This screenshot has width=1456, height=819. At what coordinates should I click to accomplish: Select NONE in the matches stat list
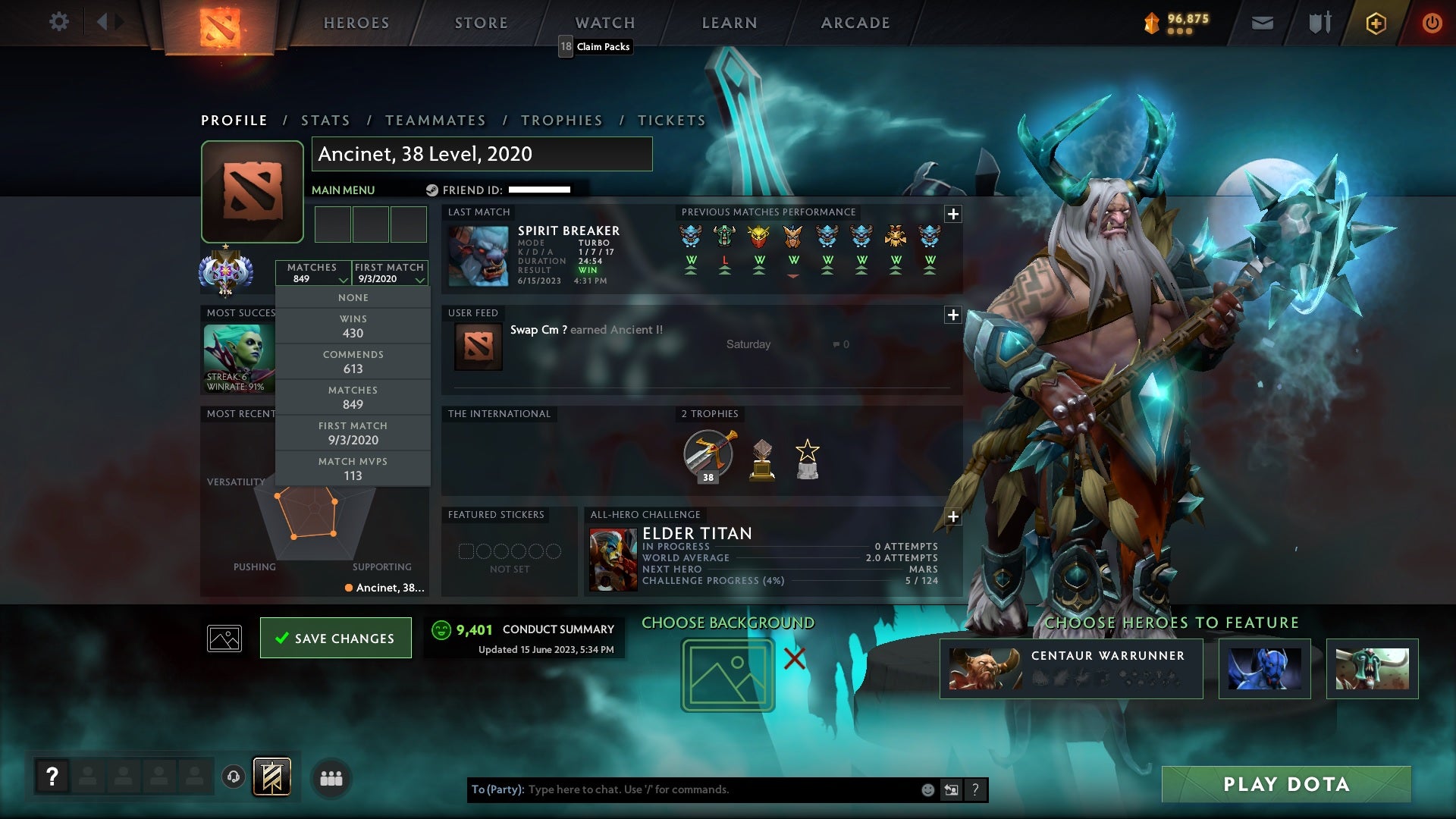pyautogui.click(x=353, y=297)
